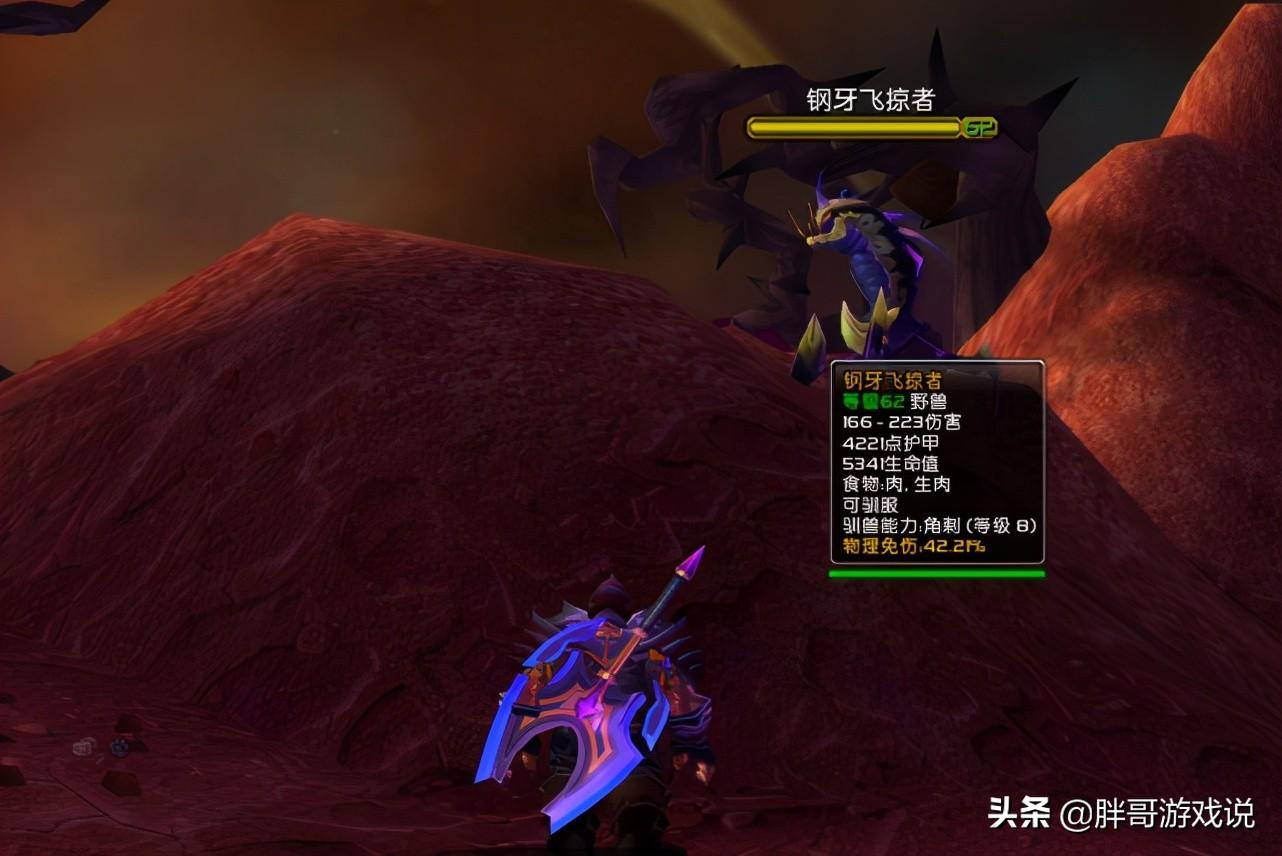Expand the 4221点护甲 armor entry
1282x856 pixels.
890,443
